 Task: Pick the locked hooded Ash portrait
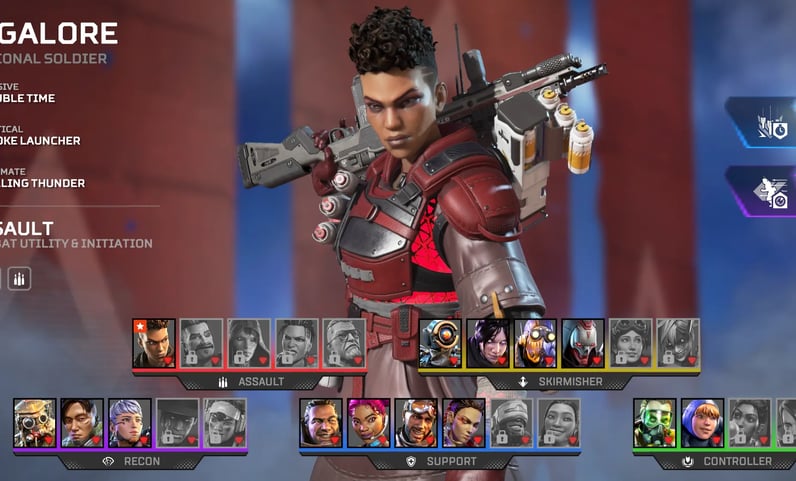(249, 343)
